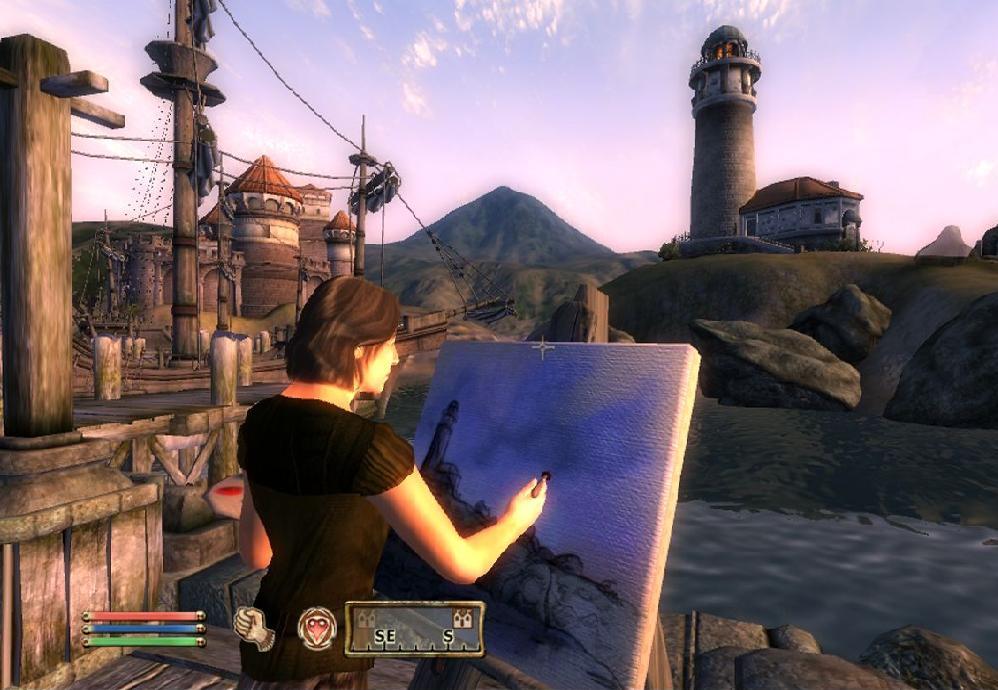Click the fist hand-to-hand weapon icon
The image size is (998, 690).
(253, 628)
